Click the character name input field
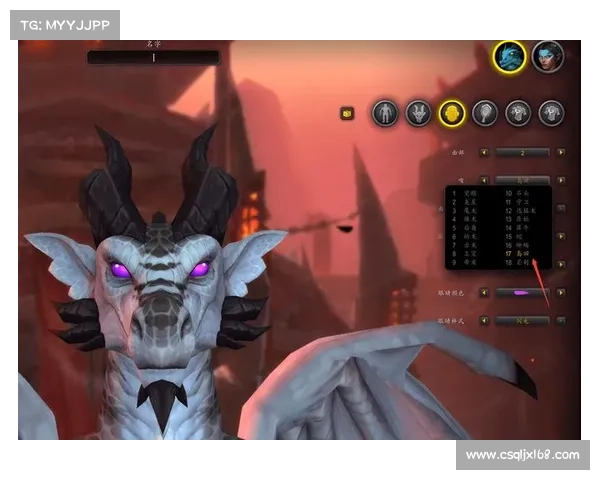The height and width of the screenshot is (480, 600). point(153,58)
